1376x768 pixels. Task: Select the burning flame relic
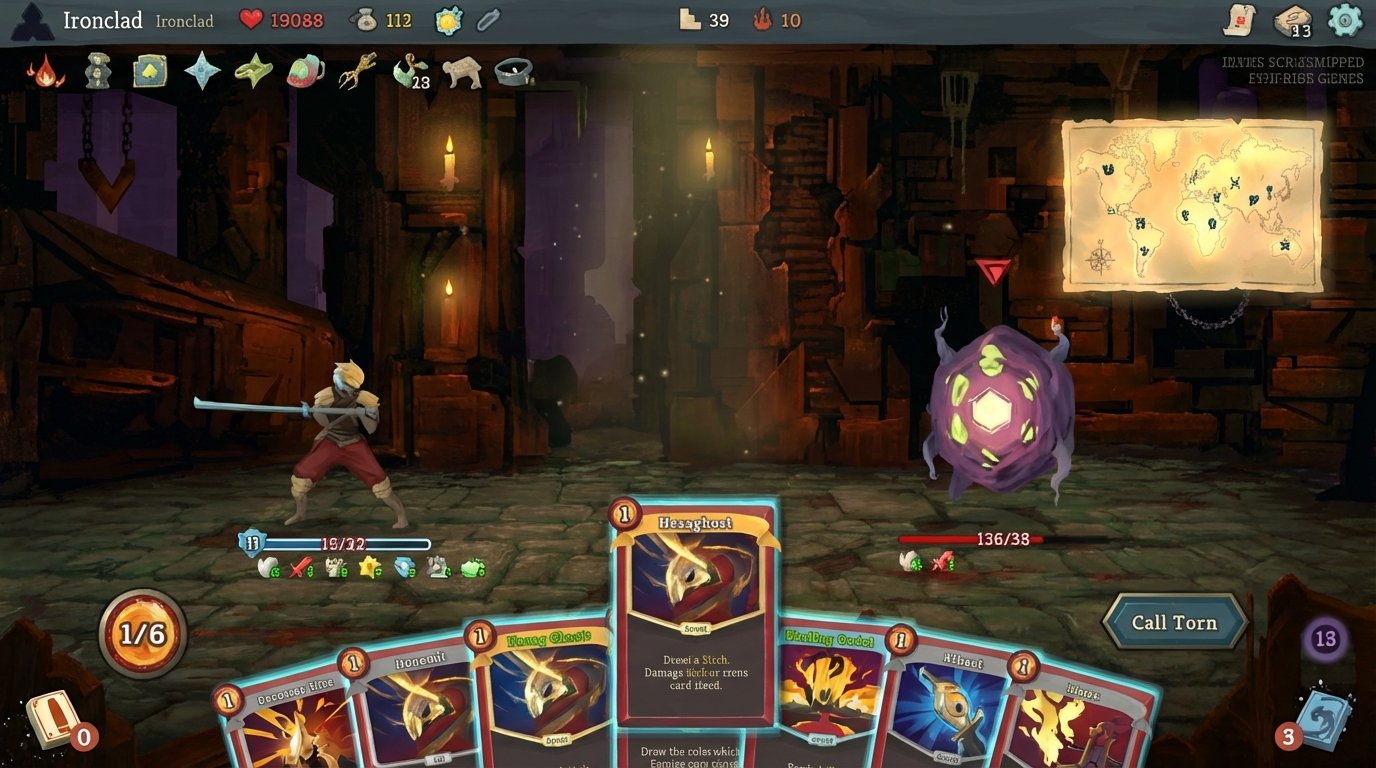pos(45,71)
